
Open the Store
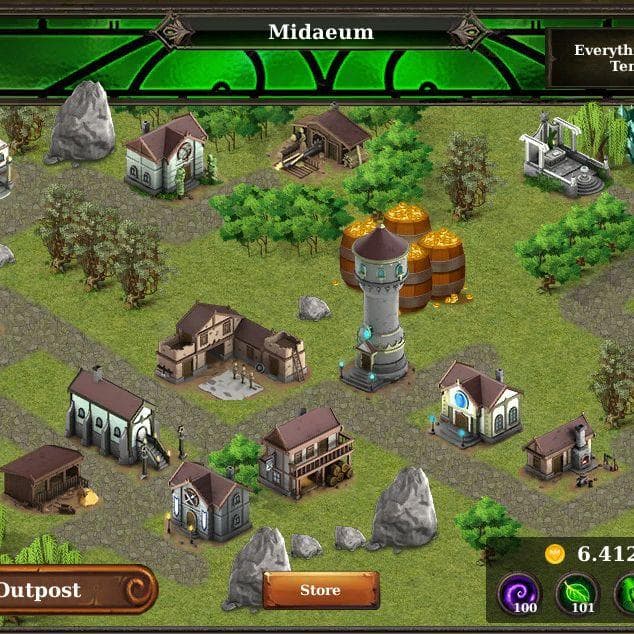[x=320, y=590]
